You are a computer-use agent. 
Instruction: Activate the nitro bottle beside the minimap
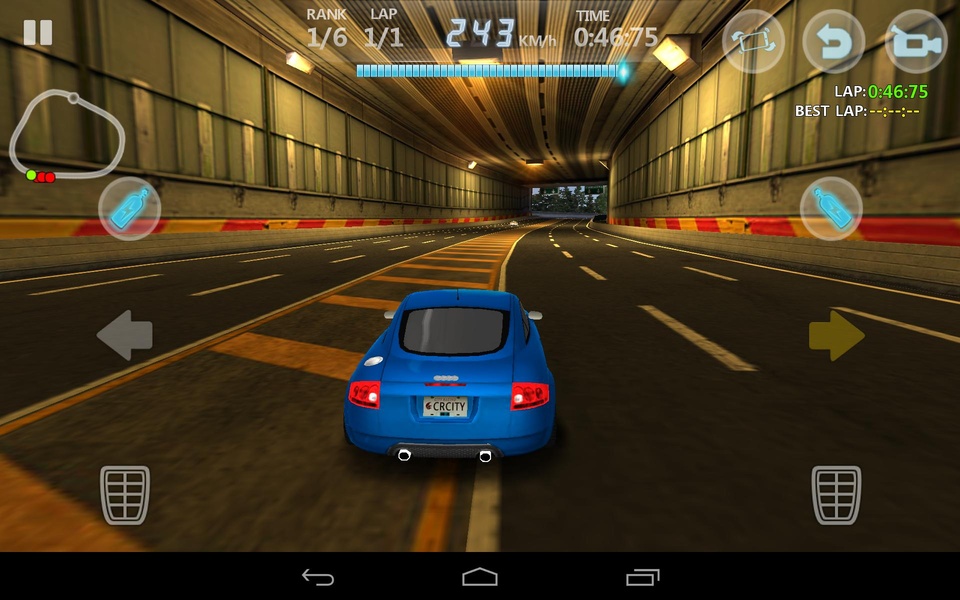(x=130, y=209)
